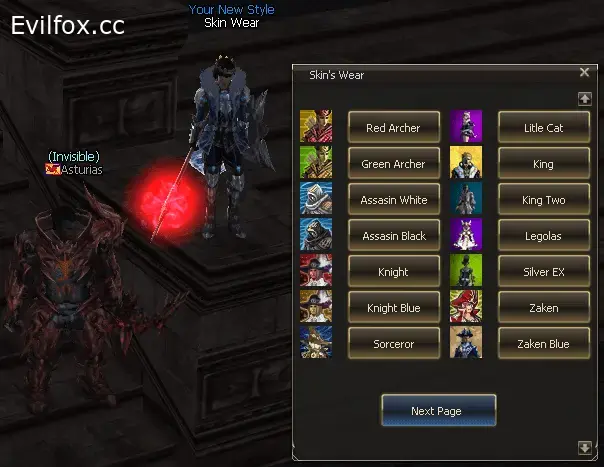Select the Green Archer skin button
The image size is (604, 467).
(393, 164)
